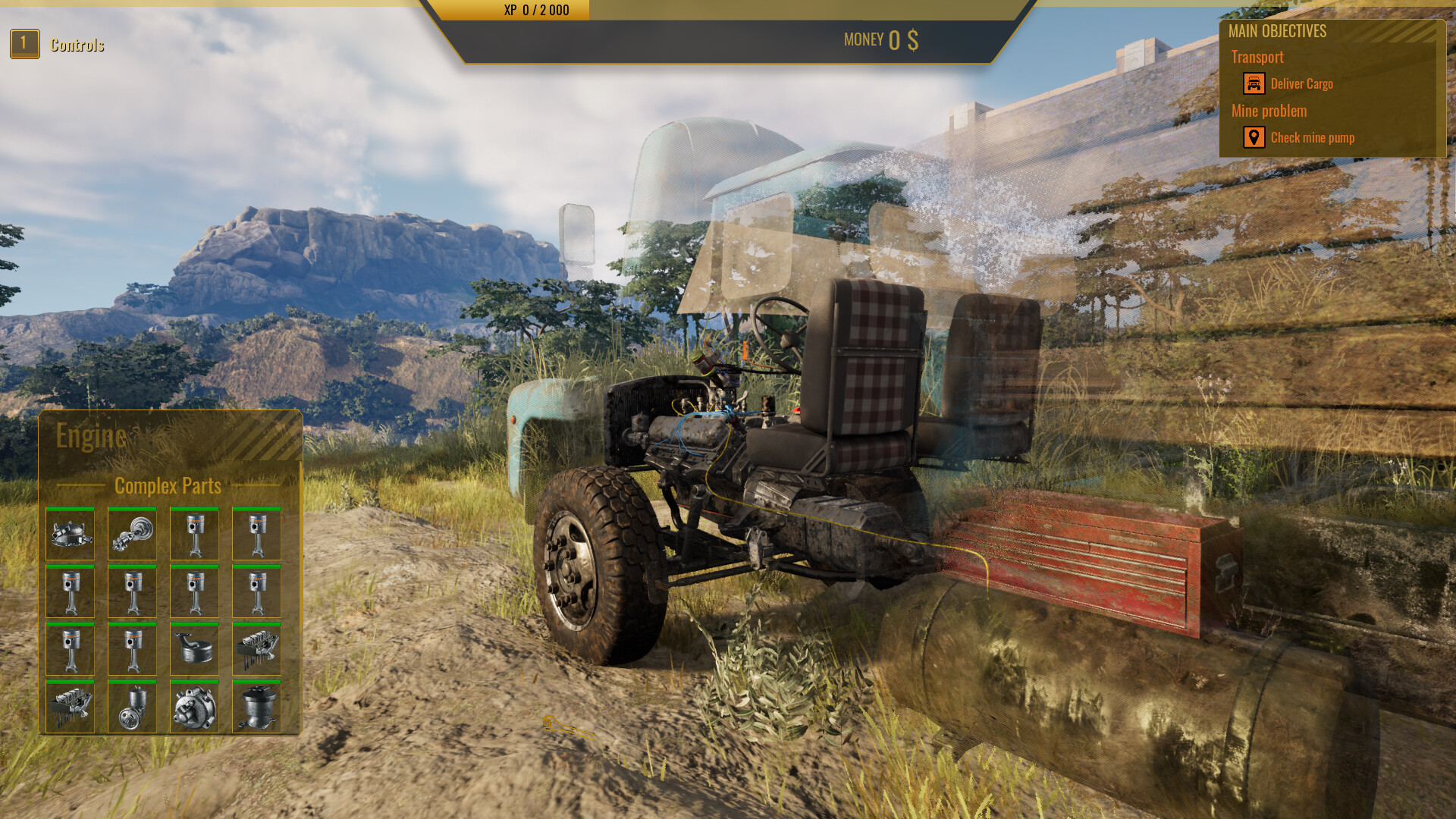This screenshot has width=1456, height=819.
Task: Click the Deliver Cargo truck icon
Action: [x=1255, y=83]
